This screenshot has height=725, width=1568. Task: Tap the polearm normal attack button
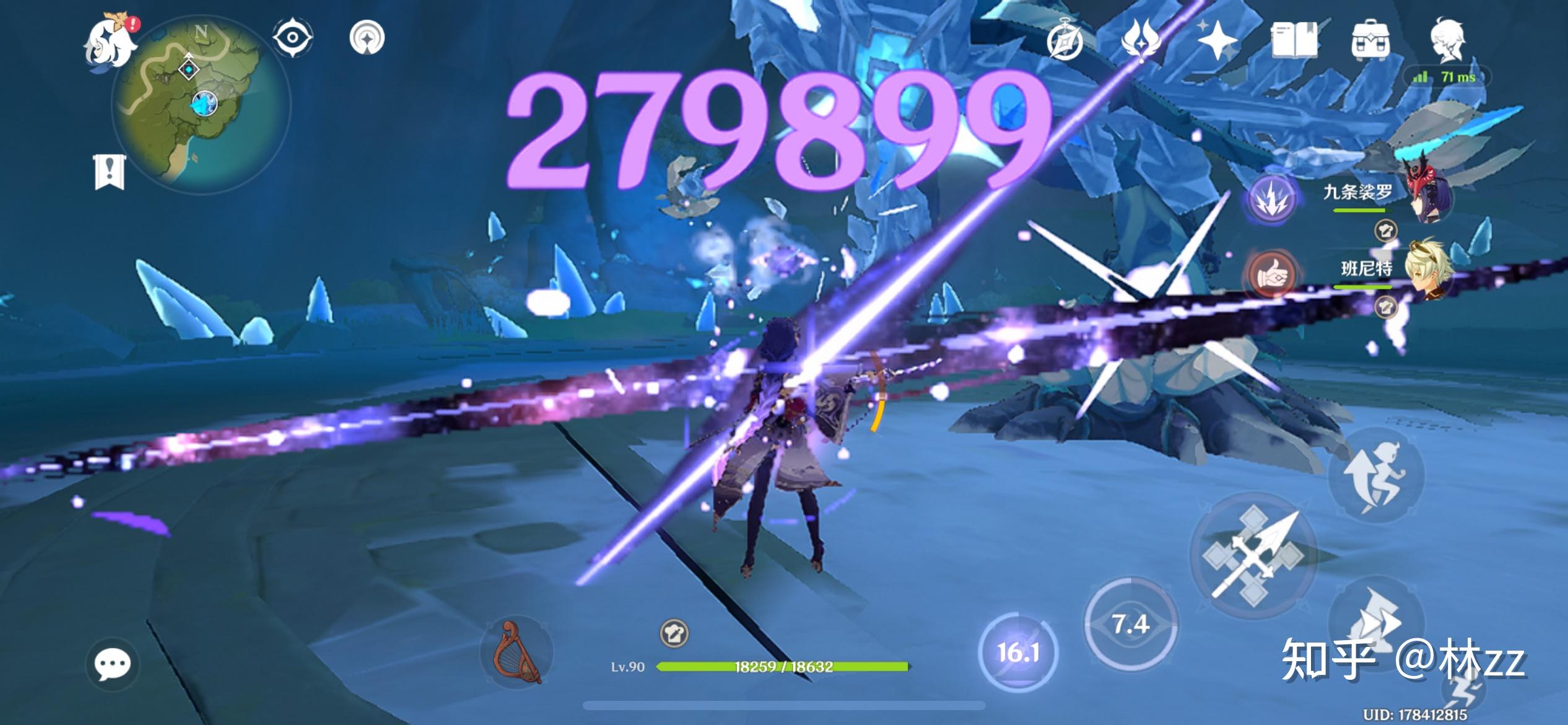coord(1252,556)
